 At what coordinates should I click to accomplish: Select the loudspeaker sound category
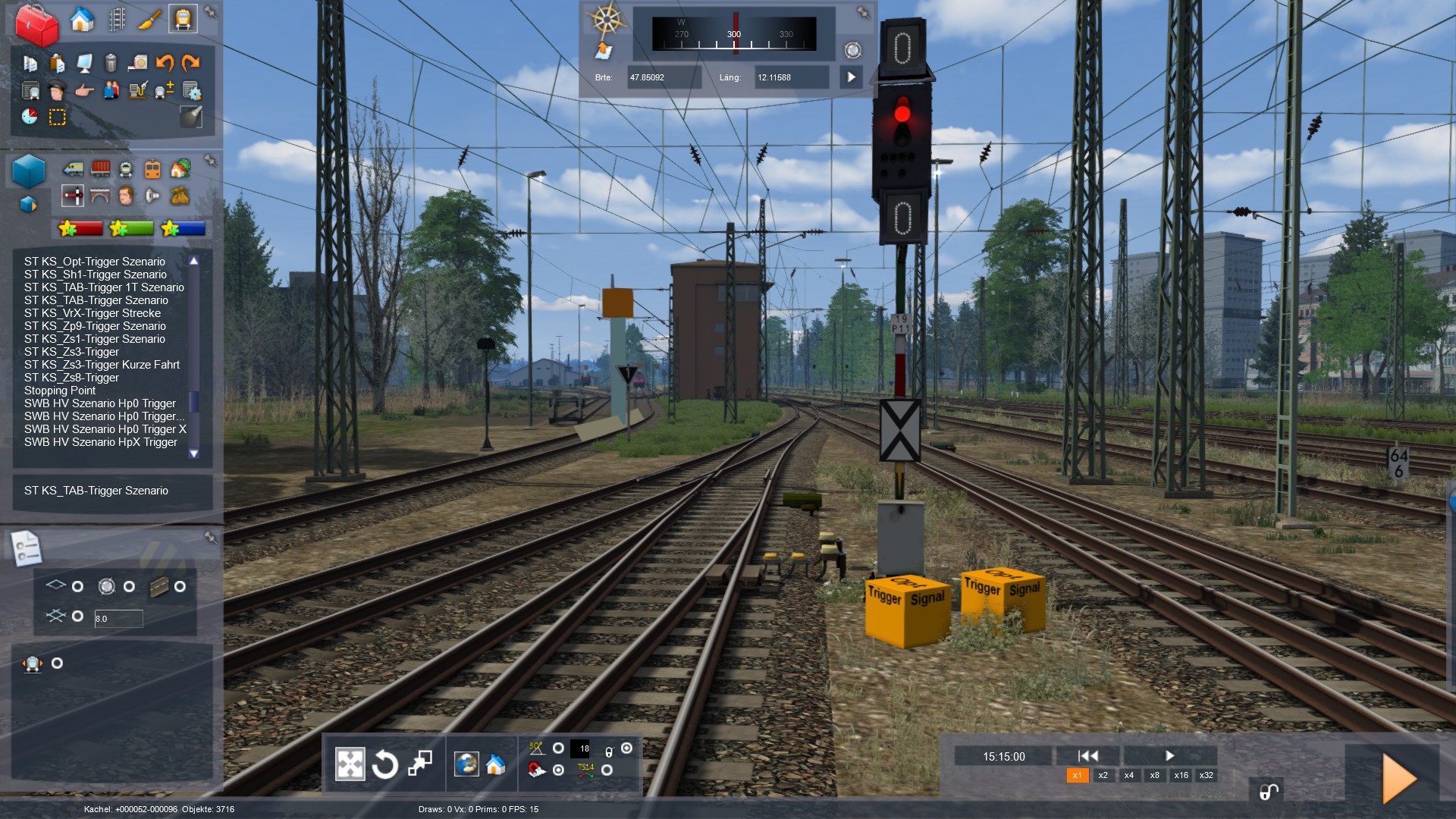(152, 196)
